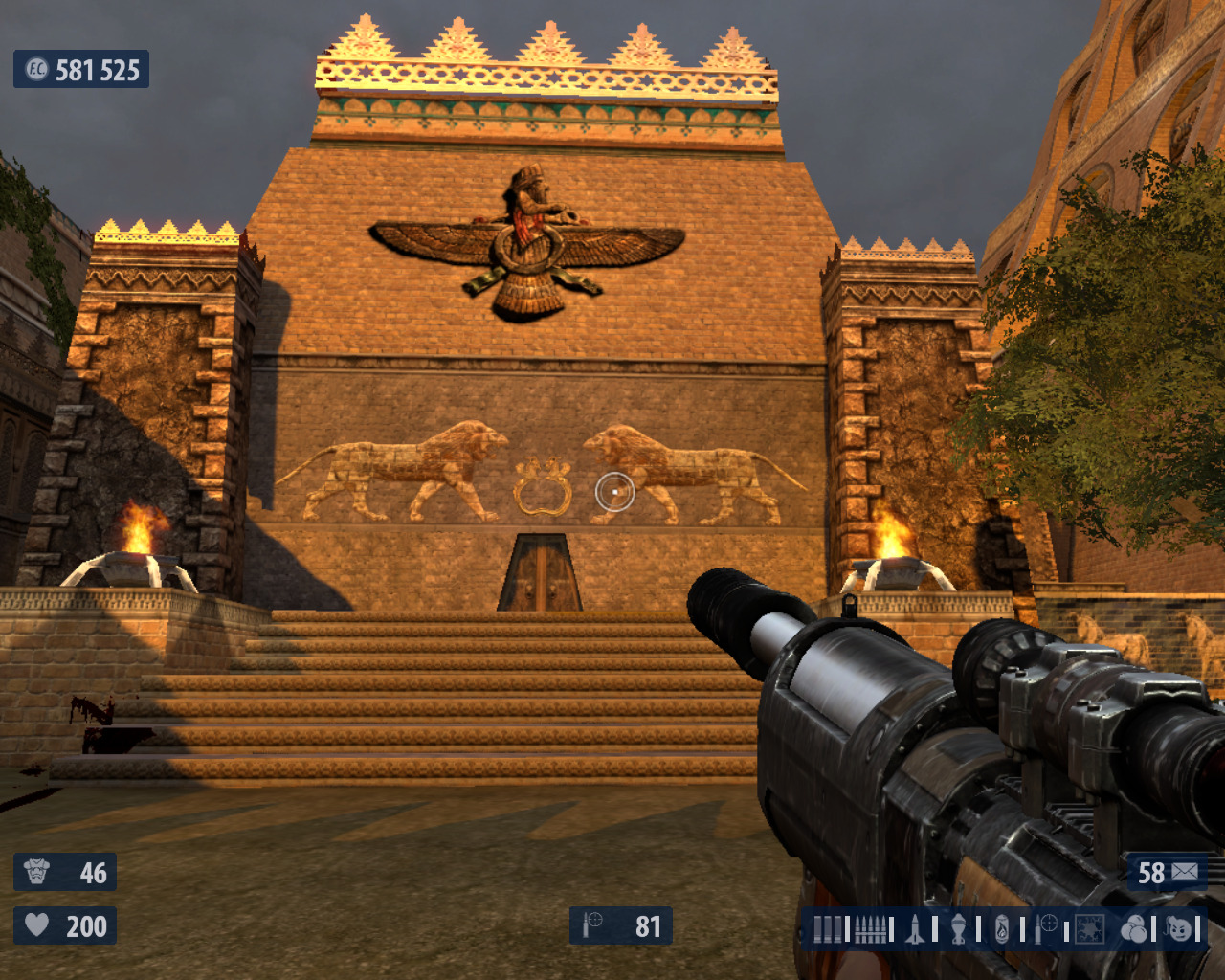The image size is (1225, 980).
Task: Choose the electricity cell ammo icon
Action: pyautogui.click(x=1089, y=929)
